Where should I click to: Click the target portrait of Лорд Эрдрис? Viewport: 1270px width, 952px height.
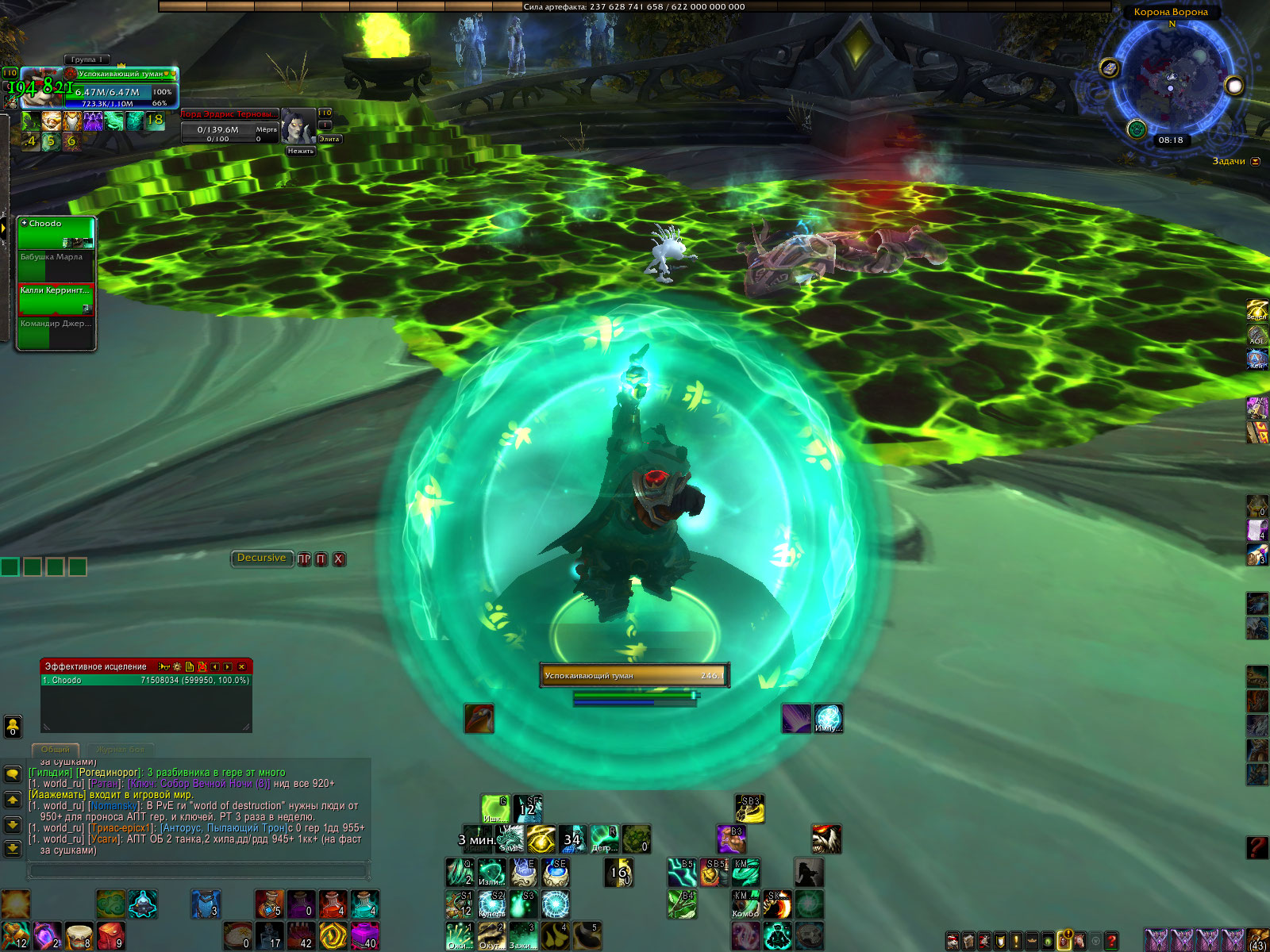298,125
